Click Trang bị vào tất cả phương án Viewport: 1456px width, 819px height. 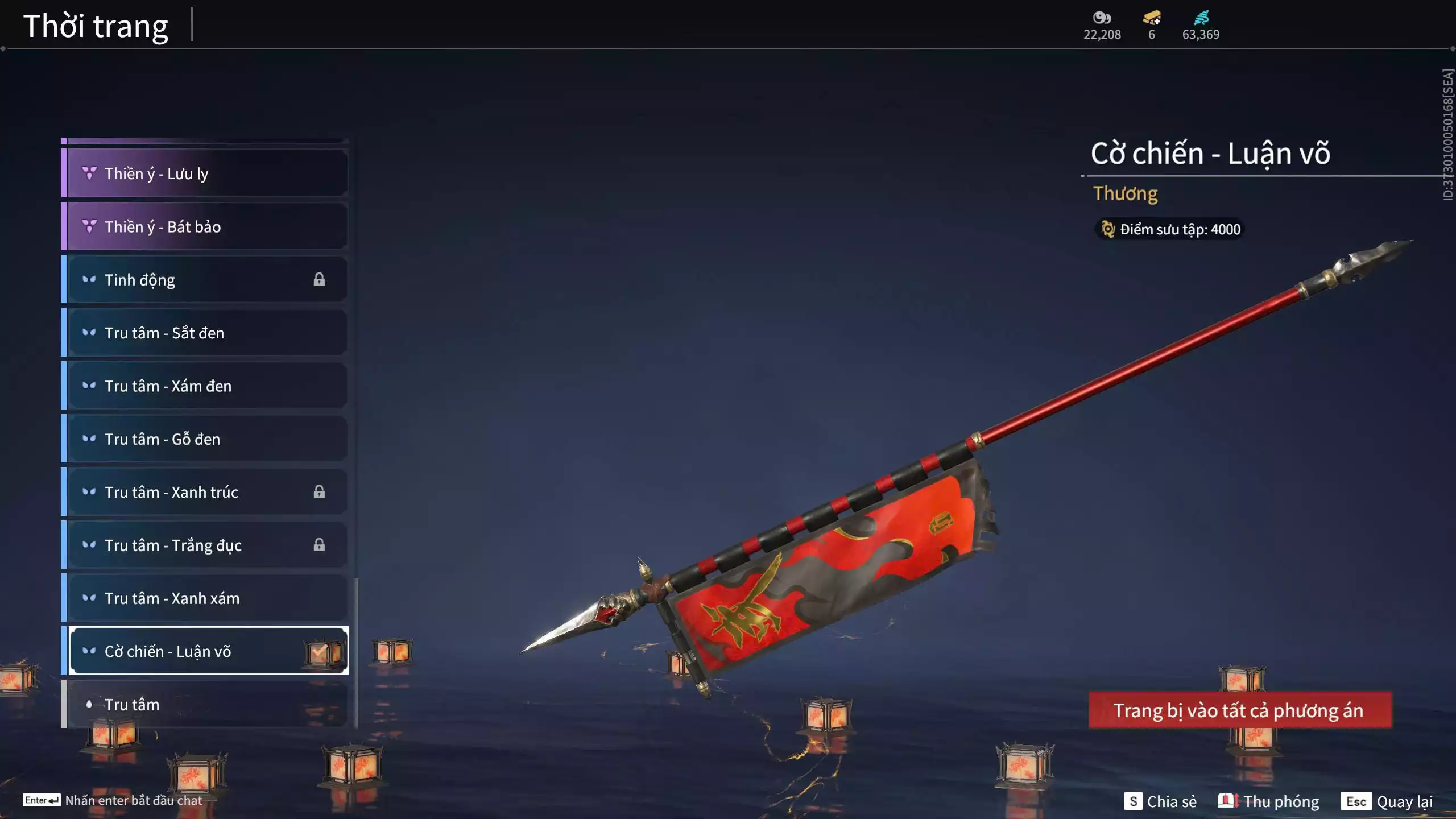1240,710
